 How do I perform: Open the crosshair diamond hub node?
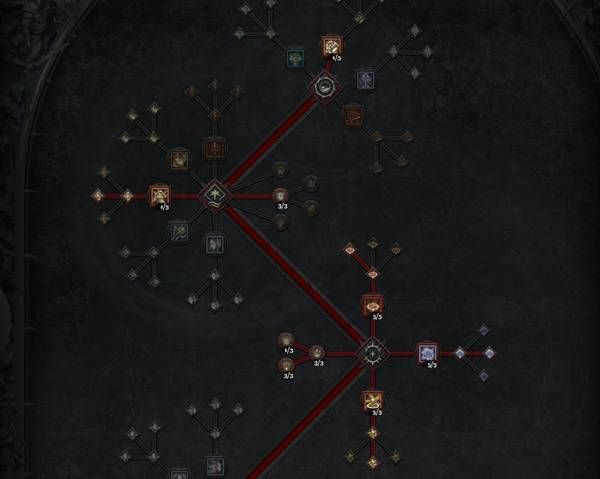click(372, 353)
